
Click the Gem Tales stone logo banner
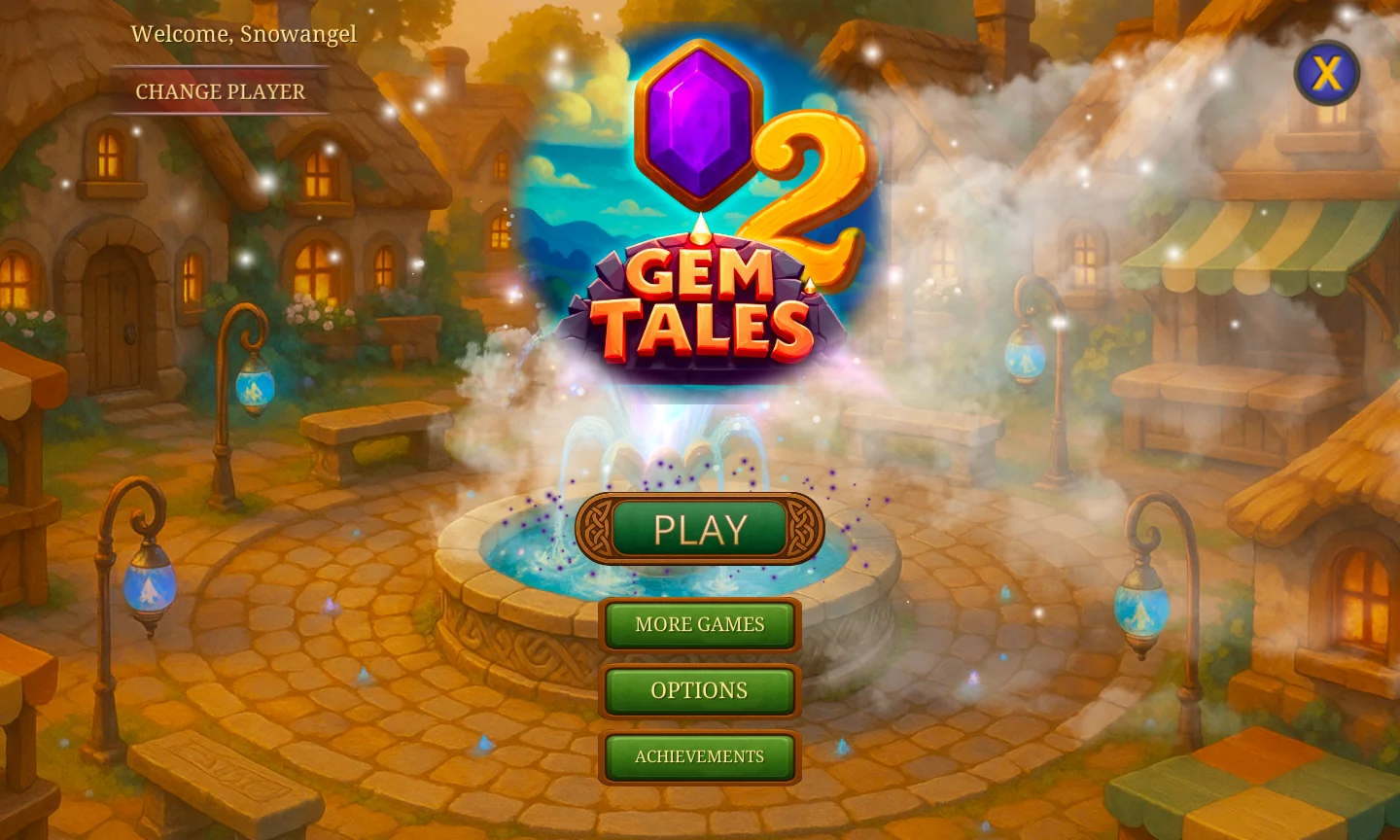click(x=698, y=301)
